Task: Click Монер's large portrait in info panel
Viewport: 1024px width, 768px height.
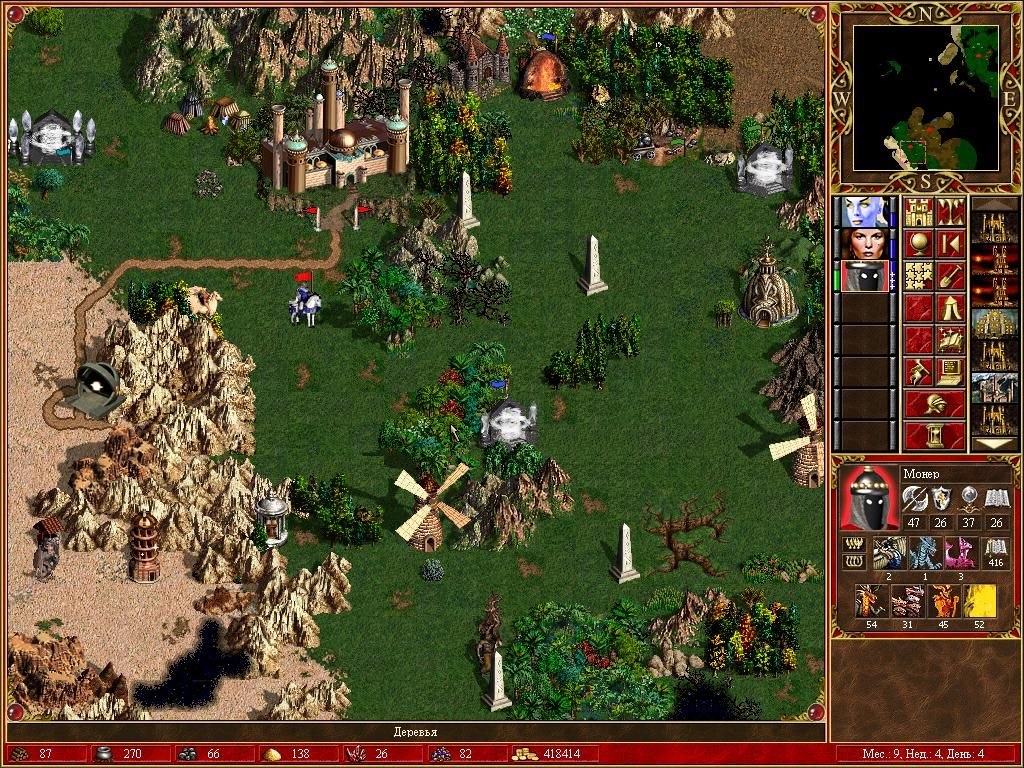Action: pyautogui.click(x=868, y=498)
